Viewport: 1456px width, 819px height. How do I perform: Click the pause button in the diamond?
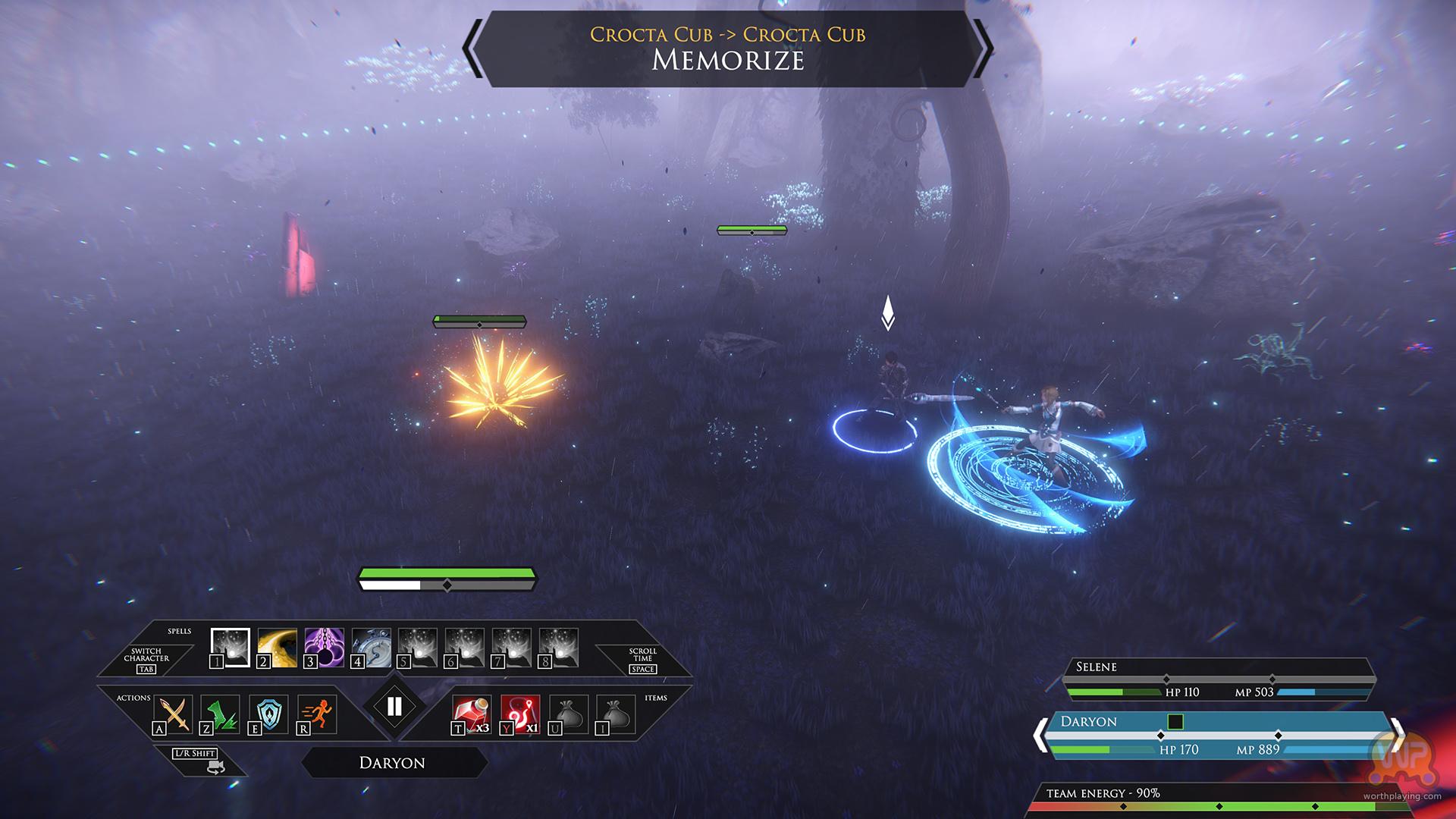[x=394, y=707]
